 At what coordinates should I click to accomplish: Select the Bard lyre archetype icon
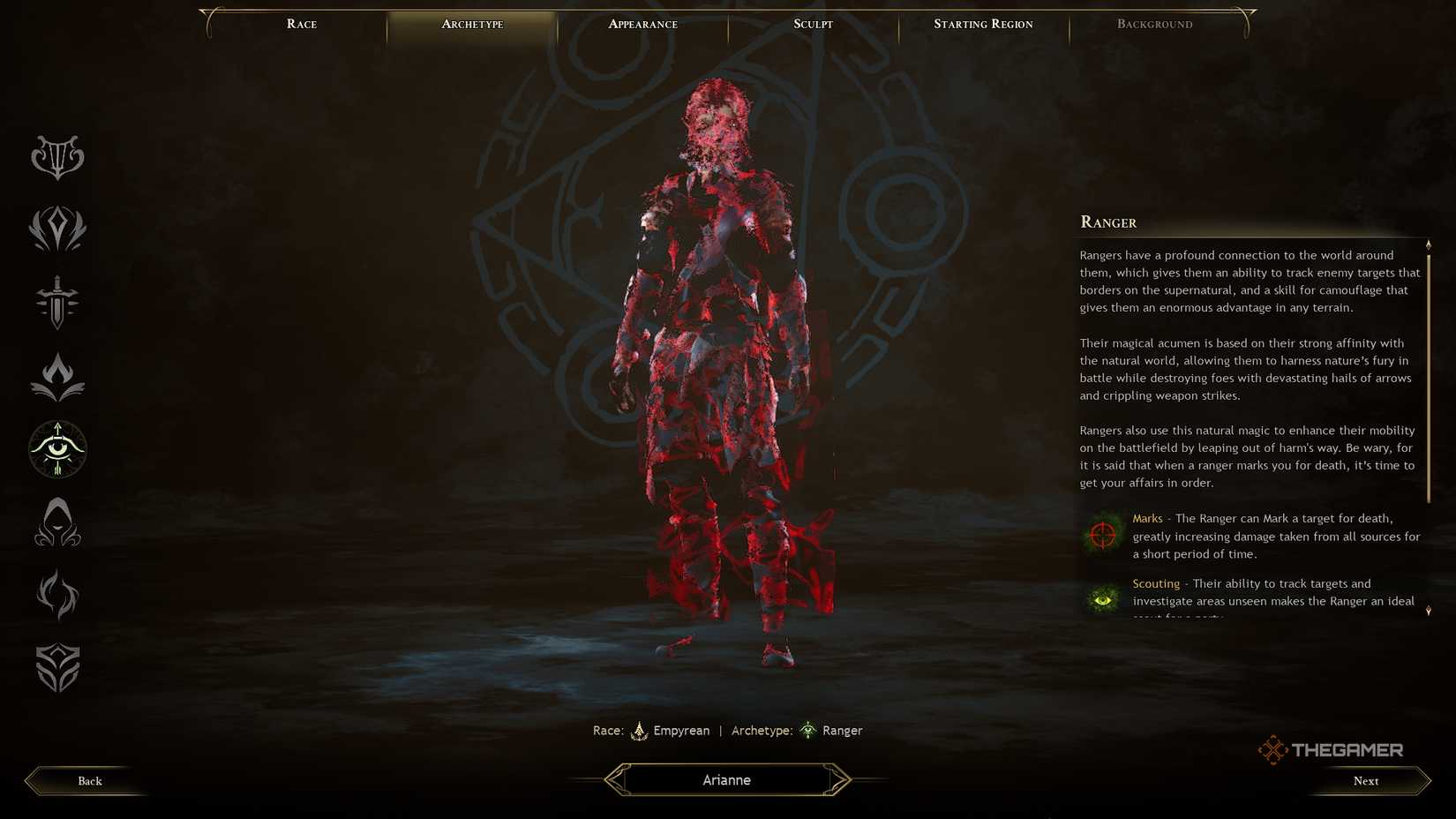[56, 157]
